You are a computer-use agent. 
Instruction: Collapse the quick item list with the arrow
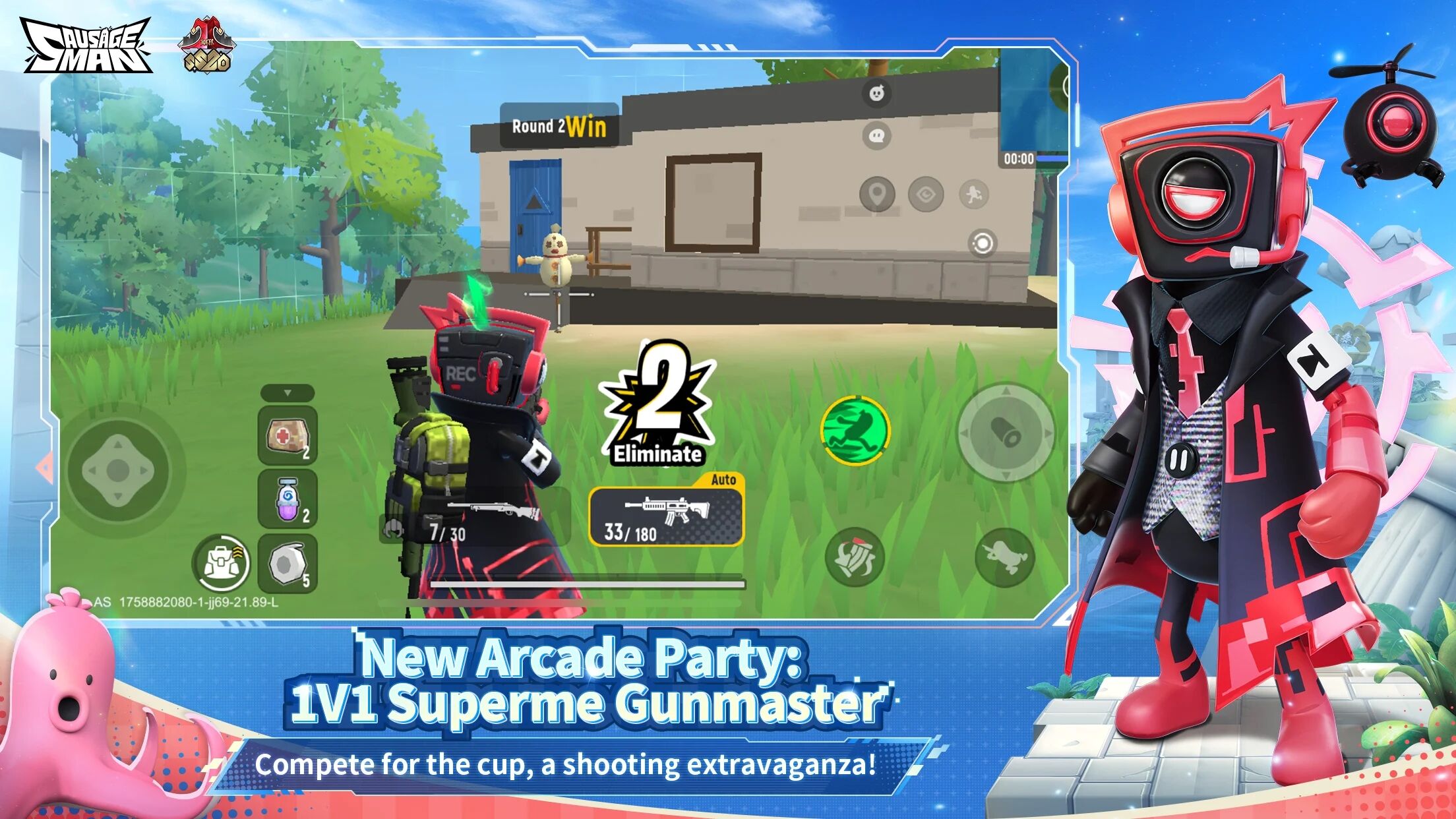point(287,392)
